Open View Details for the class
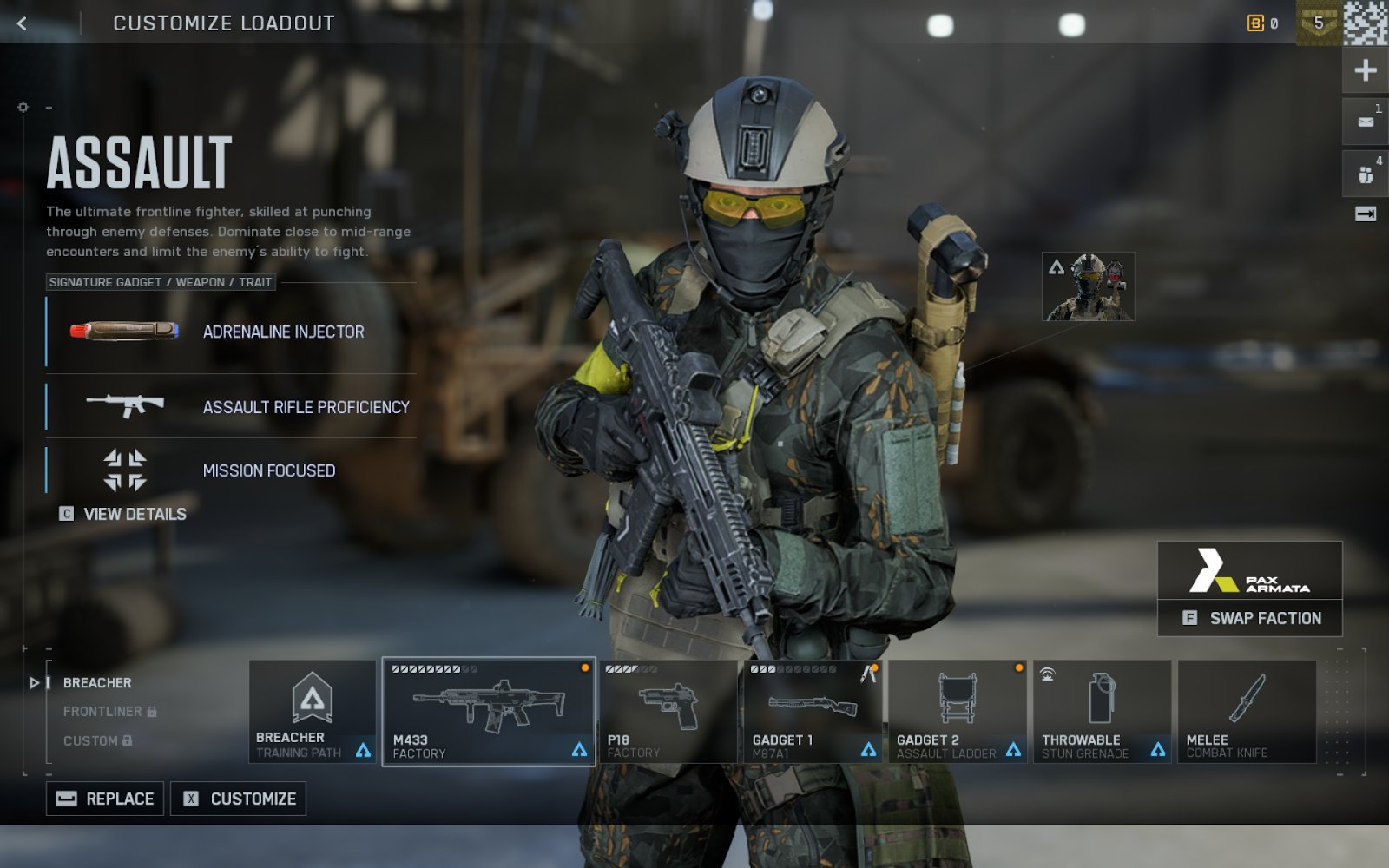Image resolution: width=1389 pixels, height=868 pixels. [123, 514]
